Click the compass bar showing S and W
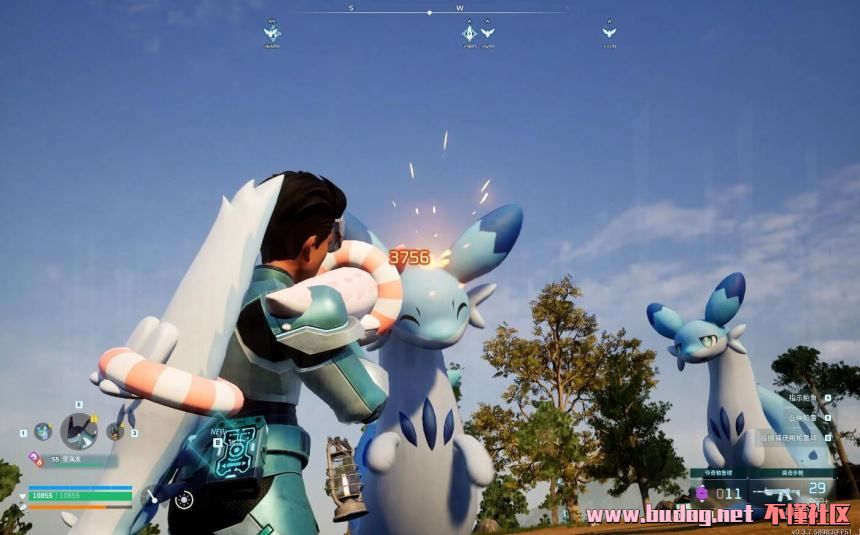 tap(430, 12)
